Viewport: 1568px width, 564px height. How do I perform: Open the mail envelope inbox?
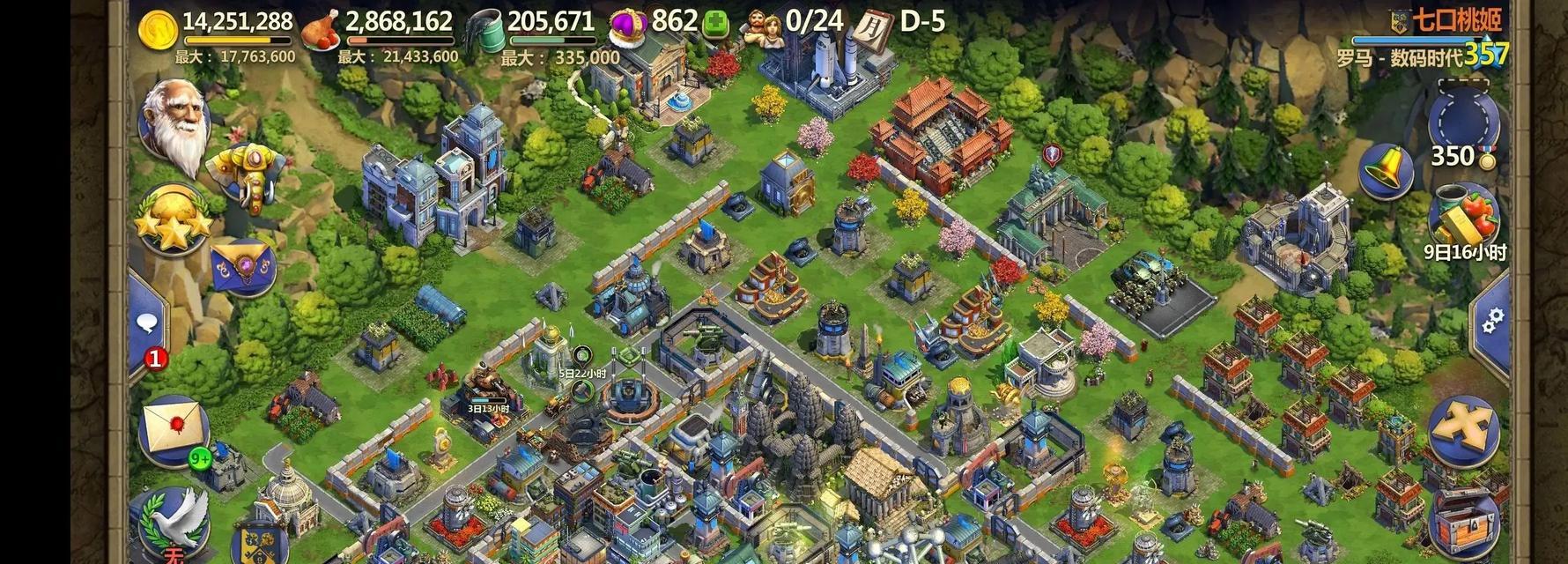[174, 430]
